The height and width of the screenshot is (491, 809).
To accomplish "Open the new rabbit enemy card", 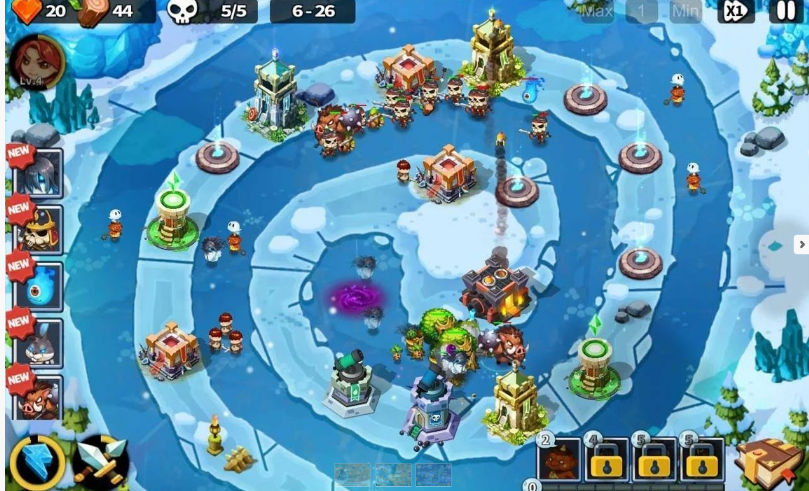I will (38, 343).
